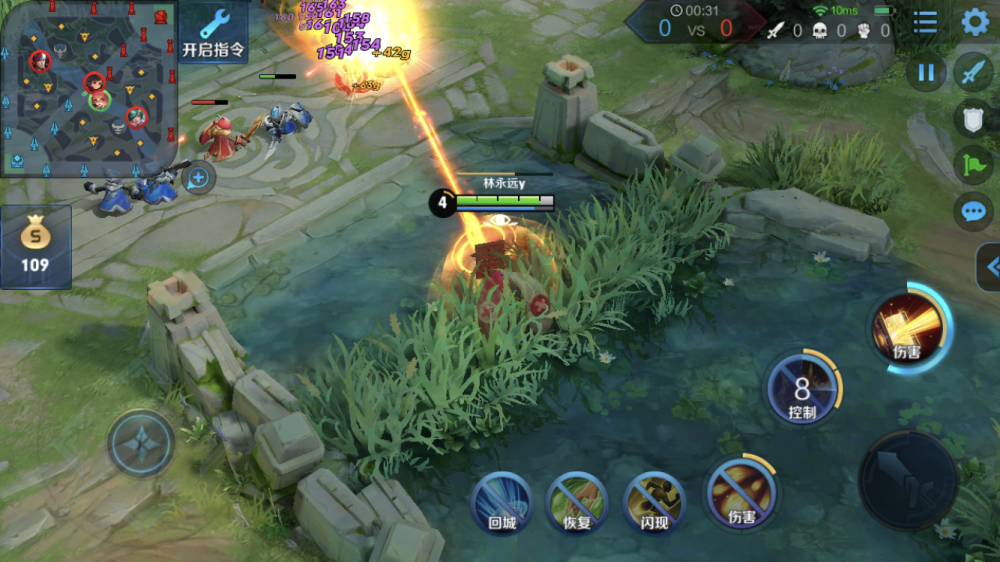This screenshot has height=562, width=1000.
Task: Expand the side panel arrow
Action: 989,267
